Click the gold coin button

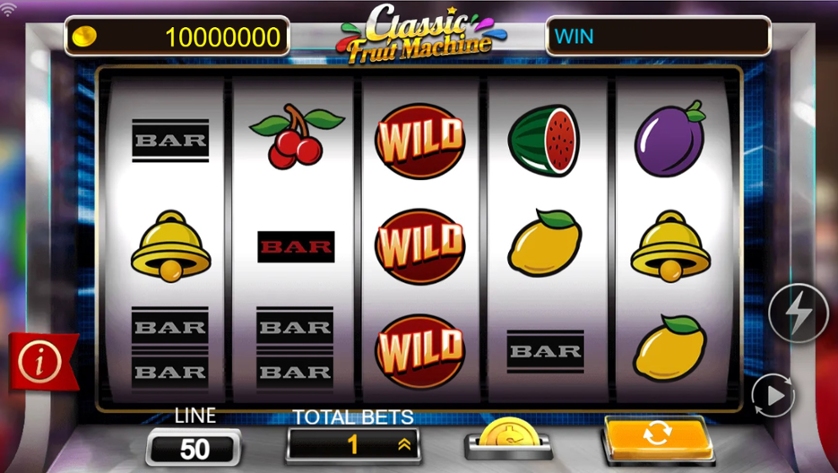tap(508, 438)
